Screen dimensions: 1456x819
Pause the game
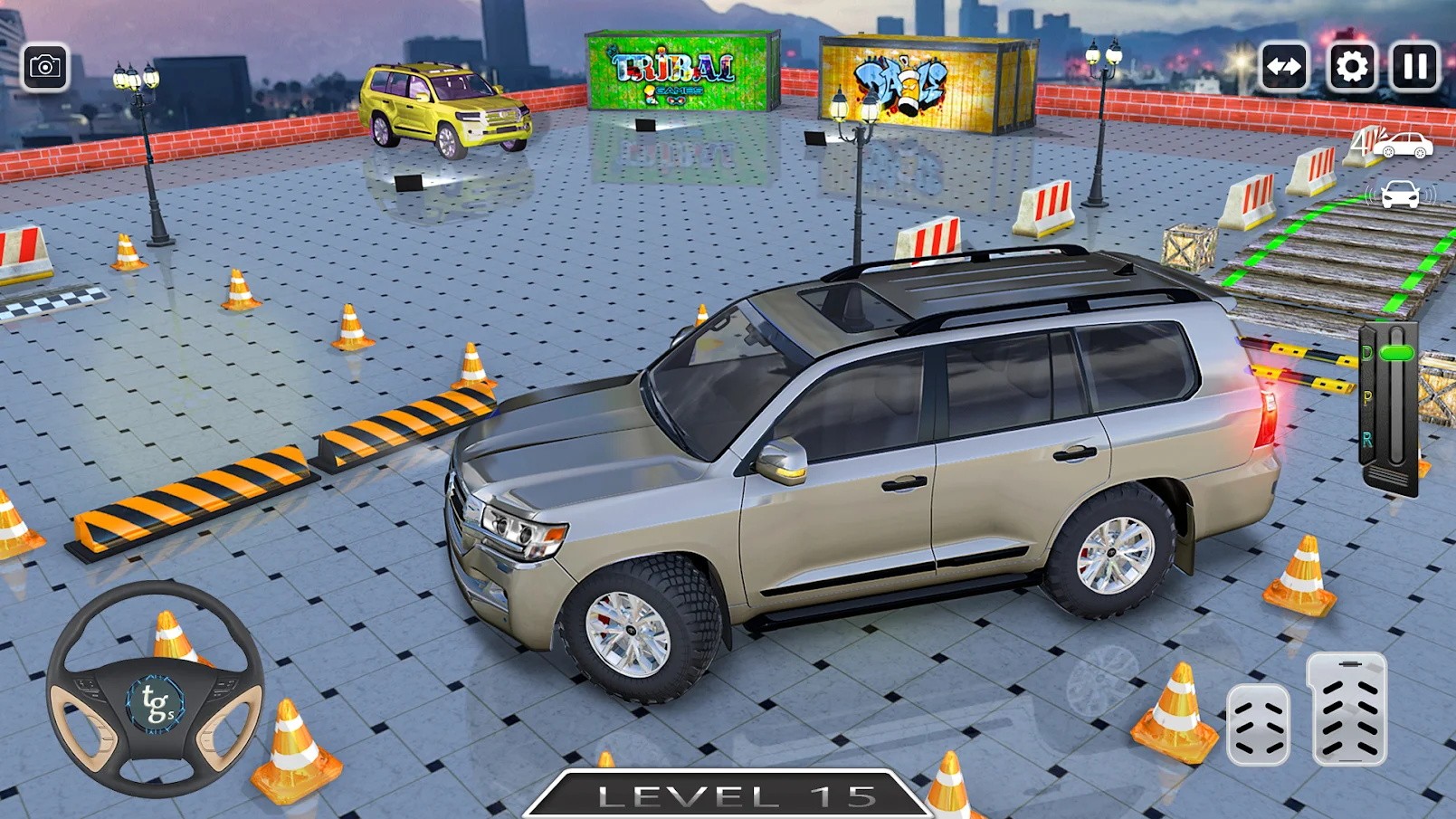1413,65
